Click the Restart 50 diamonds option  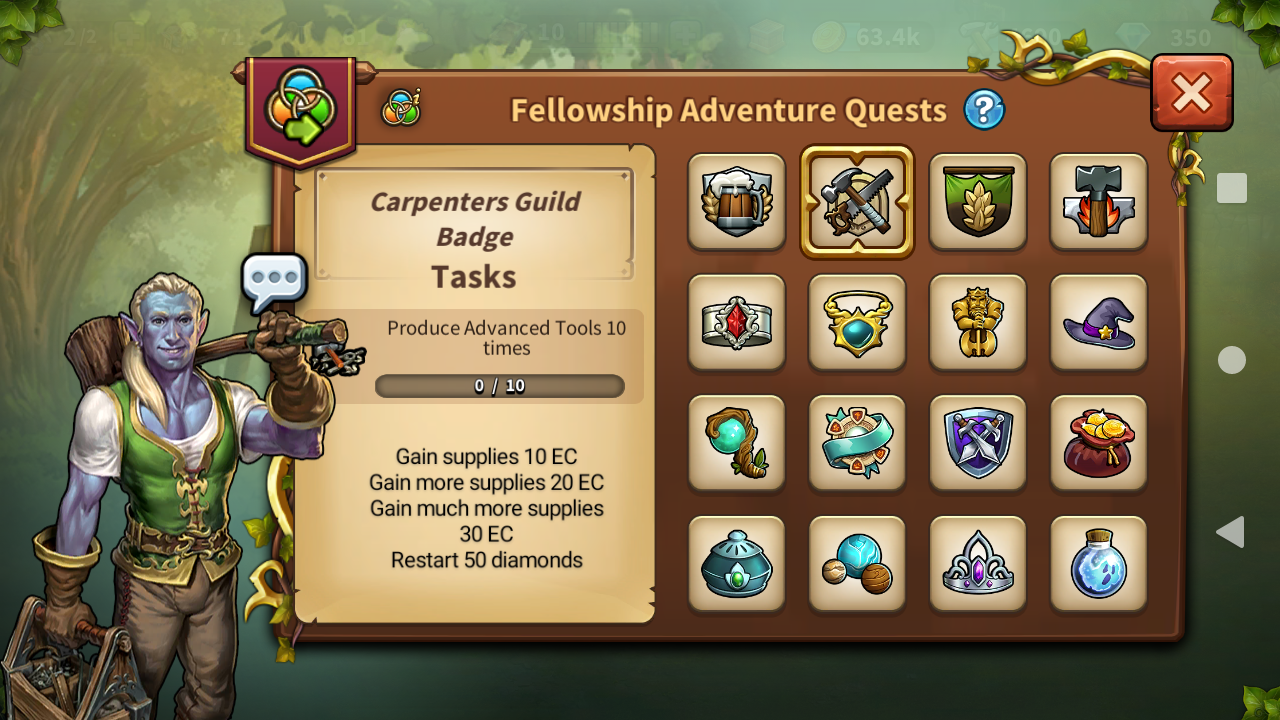tap(484, 560)
